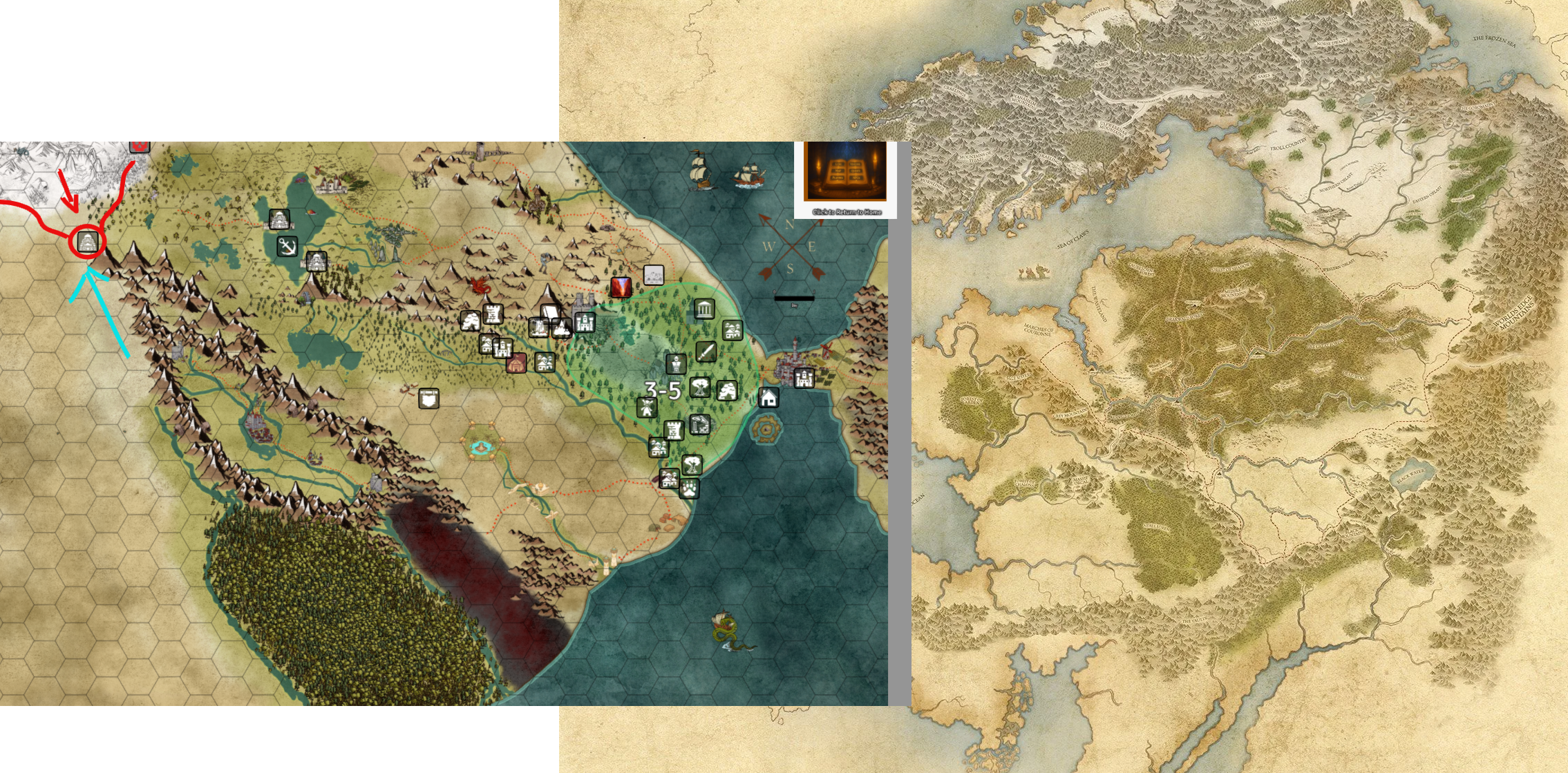Image resolution: width=1568 pixels, height=773 pixels.
Task: Click the paw print marker near the southern coast
Action: [690, 488]
